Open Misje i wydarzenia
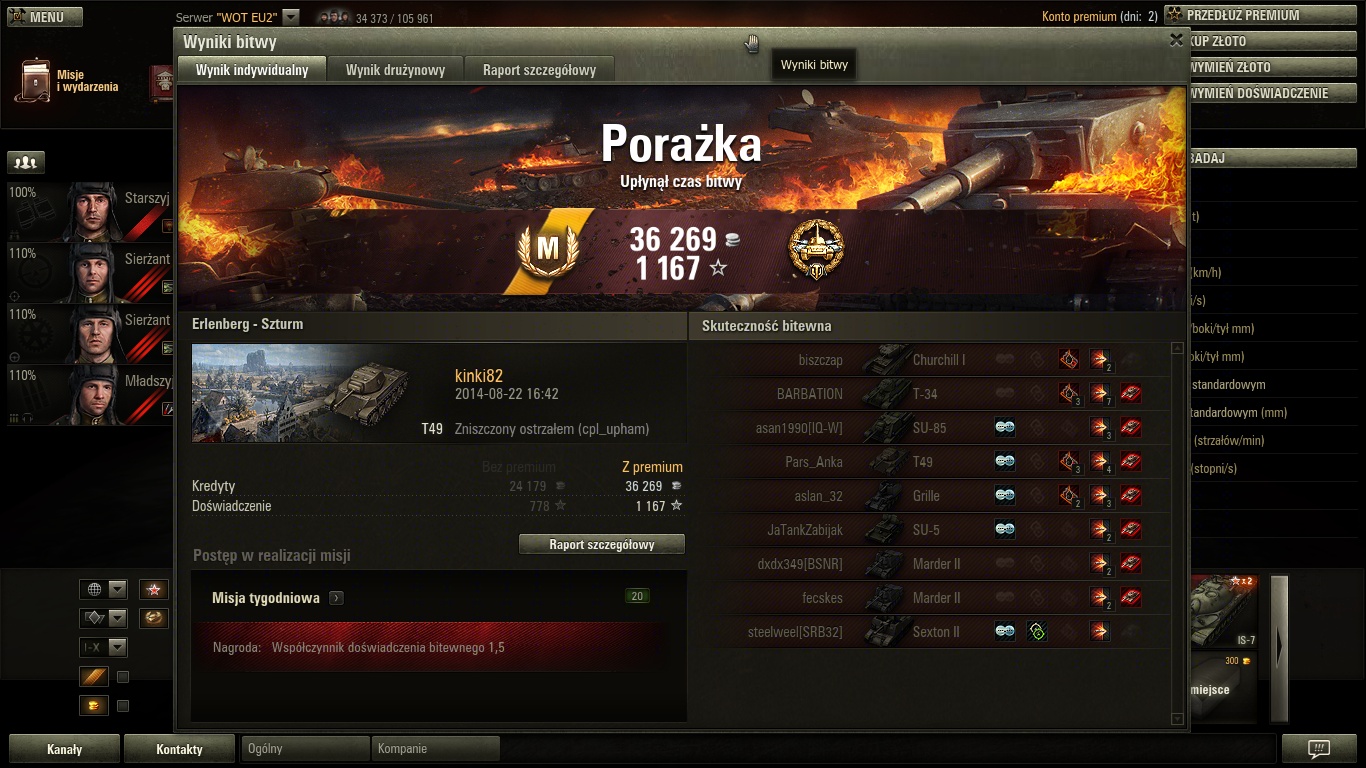The image size is (1366, 768). coord(68,81)
